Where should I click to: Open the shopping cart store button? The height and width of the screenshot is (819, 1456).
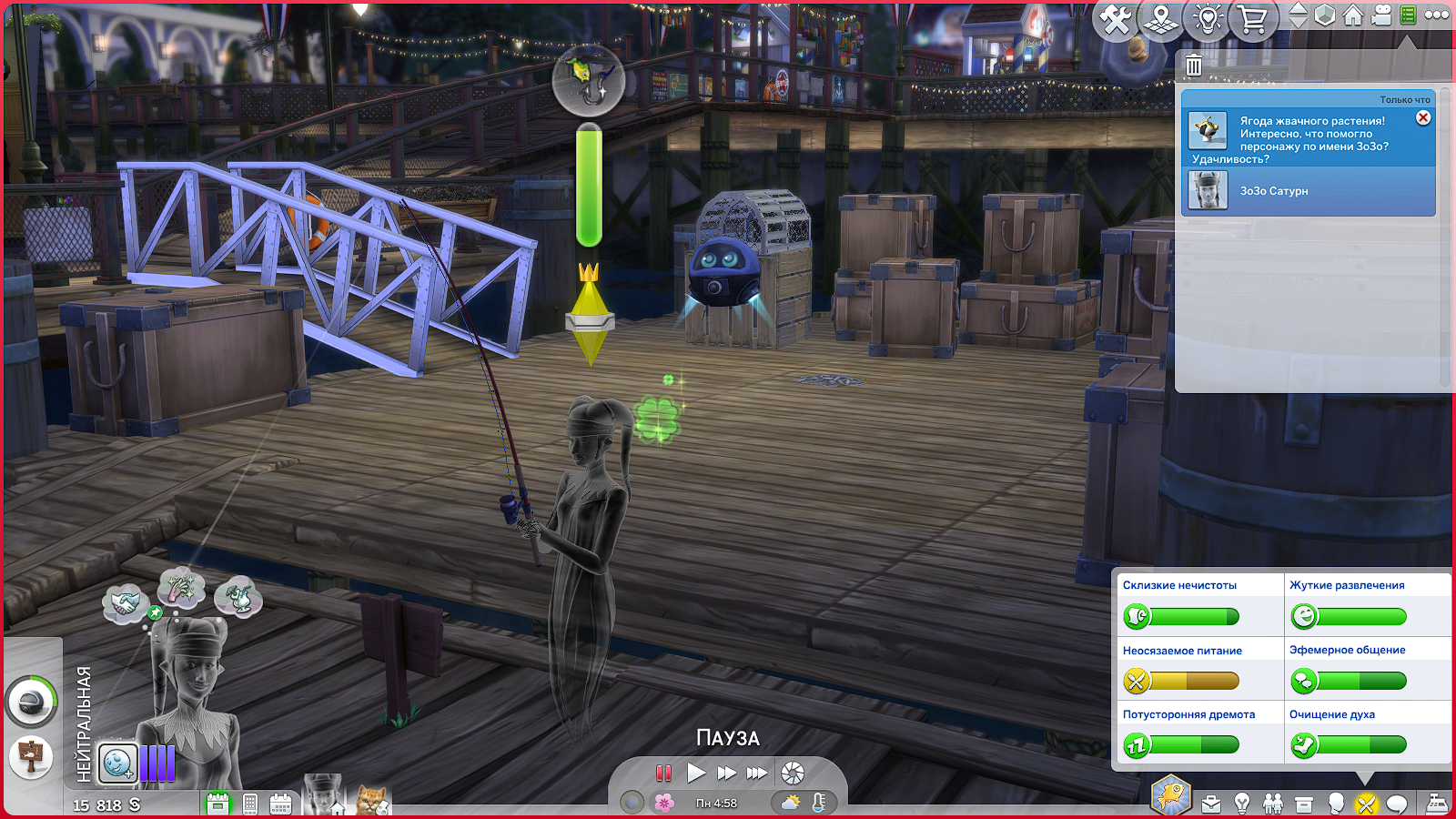(x=1253, y=20)
